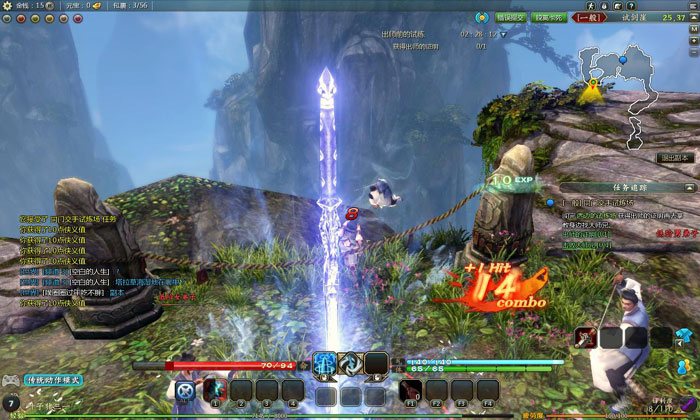The width and height of the screenshot is (700, 420).
Task: Use the swirl skill beside the sword skill
Action: point(350,364)
